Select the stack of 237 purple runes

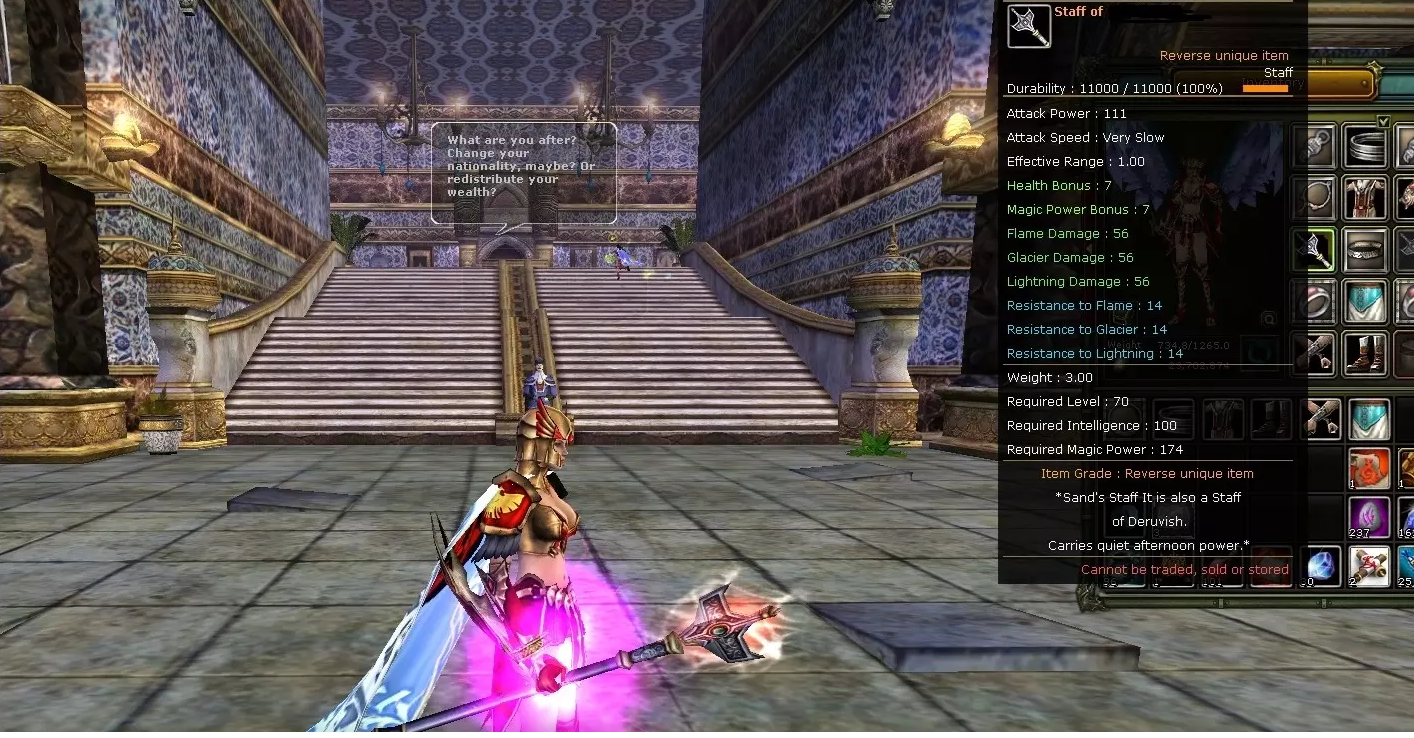(1370, 515)
